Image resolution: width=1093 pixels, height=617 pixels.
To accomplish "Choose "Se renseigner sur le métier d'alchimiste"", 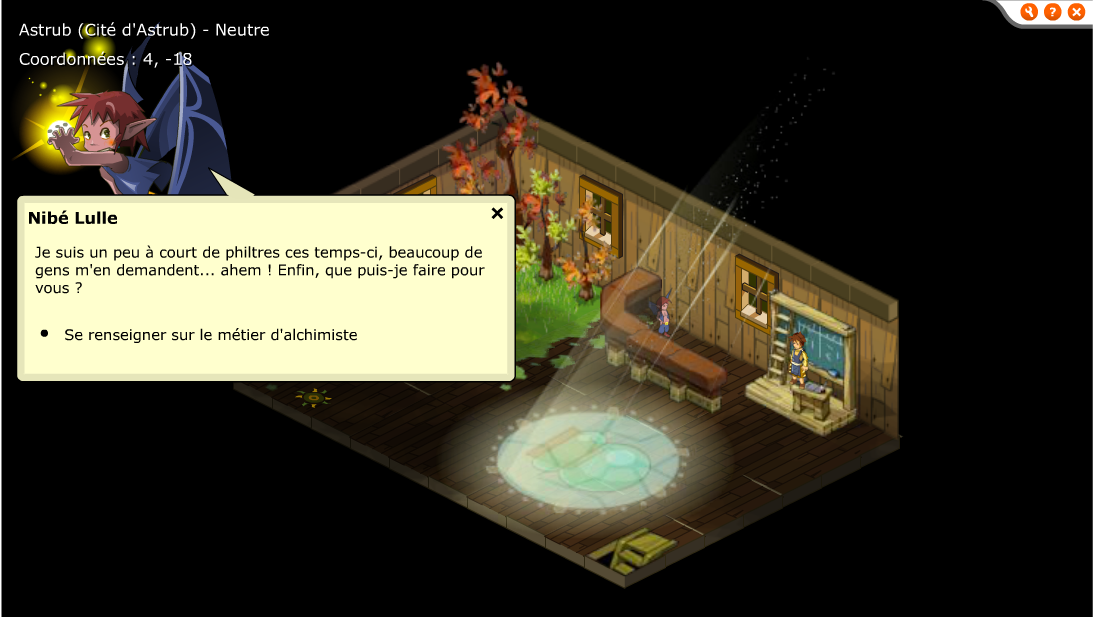I will 210,335.
